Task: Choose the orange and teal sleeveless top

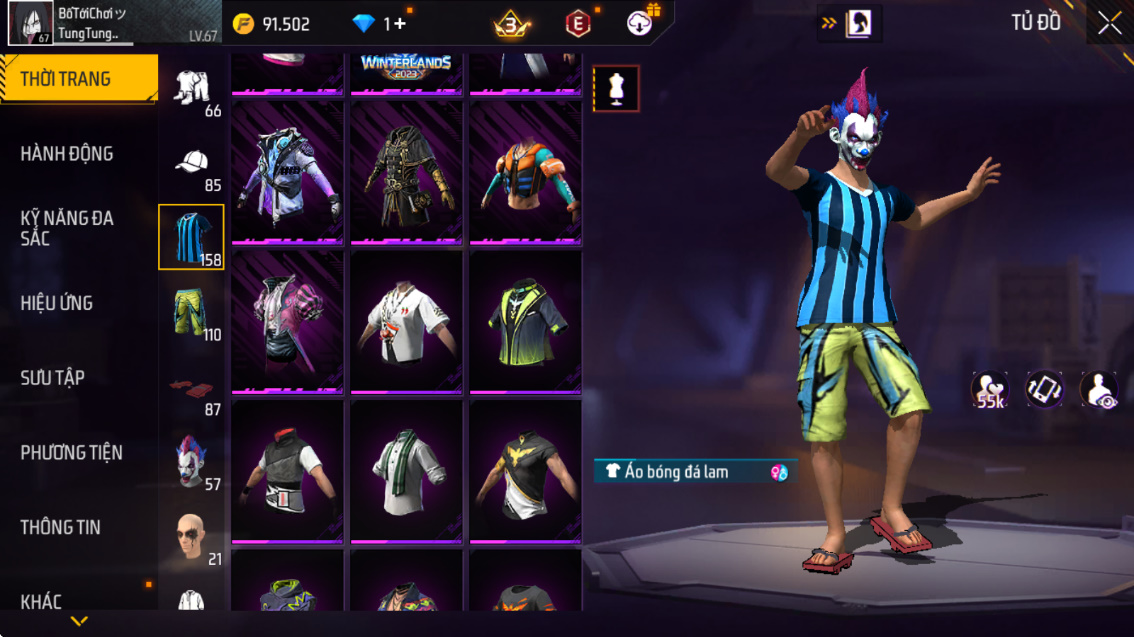Action: [525, 172]
